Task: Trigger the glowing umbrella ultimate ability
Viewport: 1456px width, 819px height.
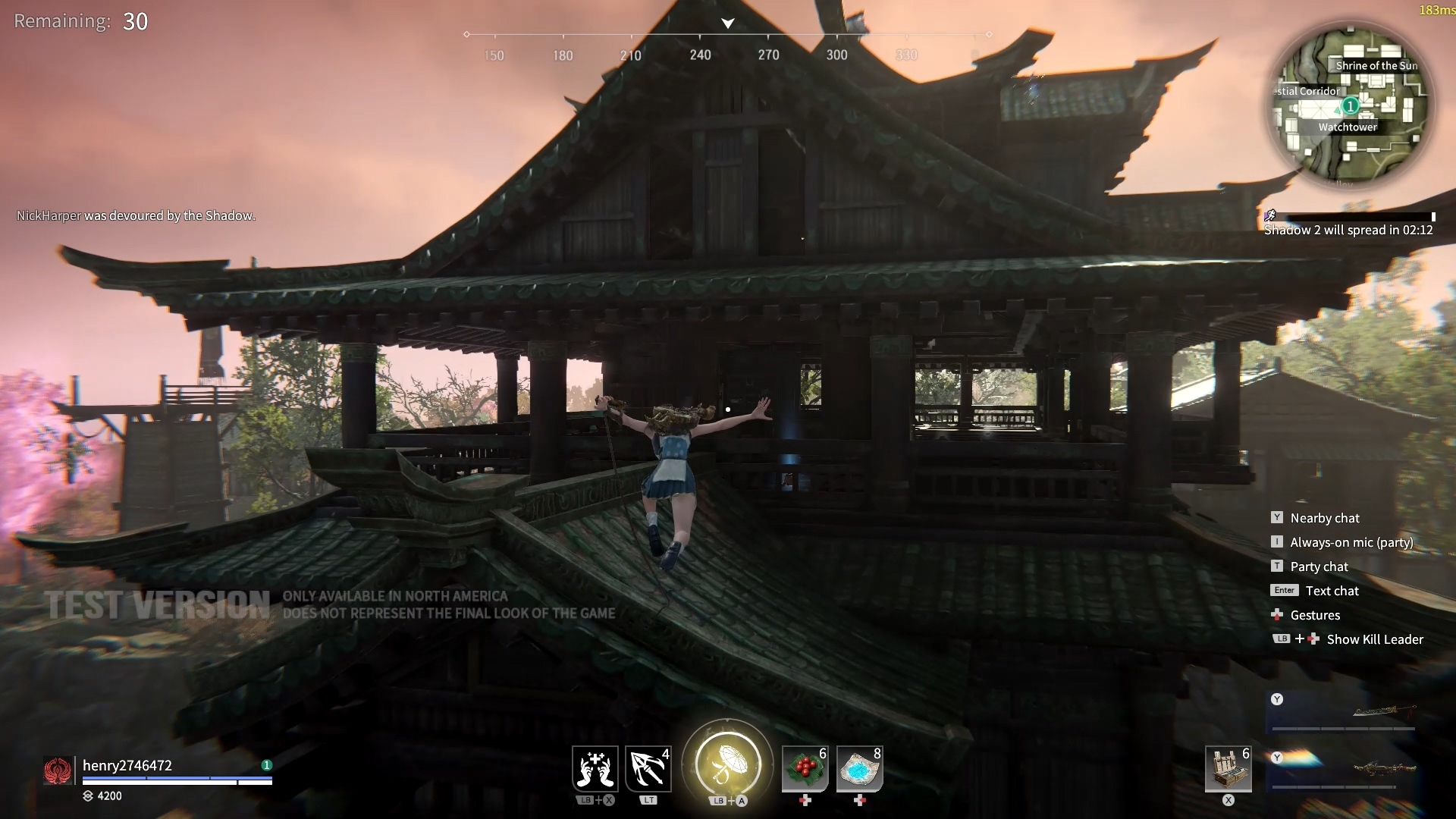Action: [727, 763]
